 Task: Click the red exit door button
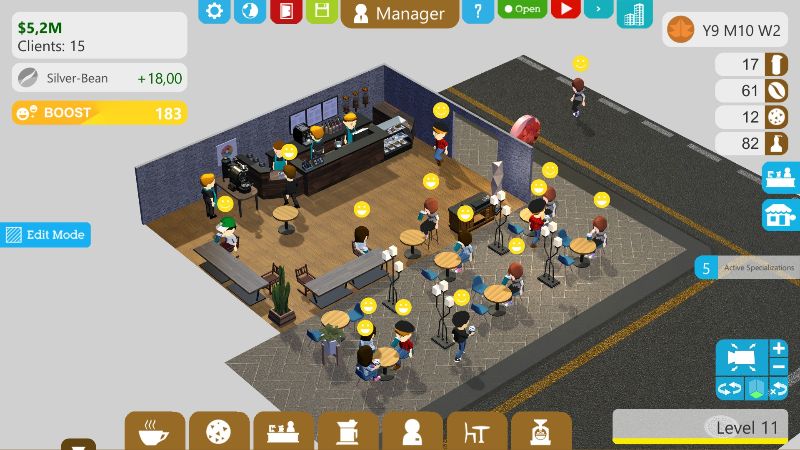286,11
